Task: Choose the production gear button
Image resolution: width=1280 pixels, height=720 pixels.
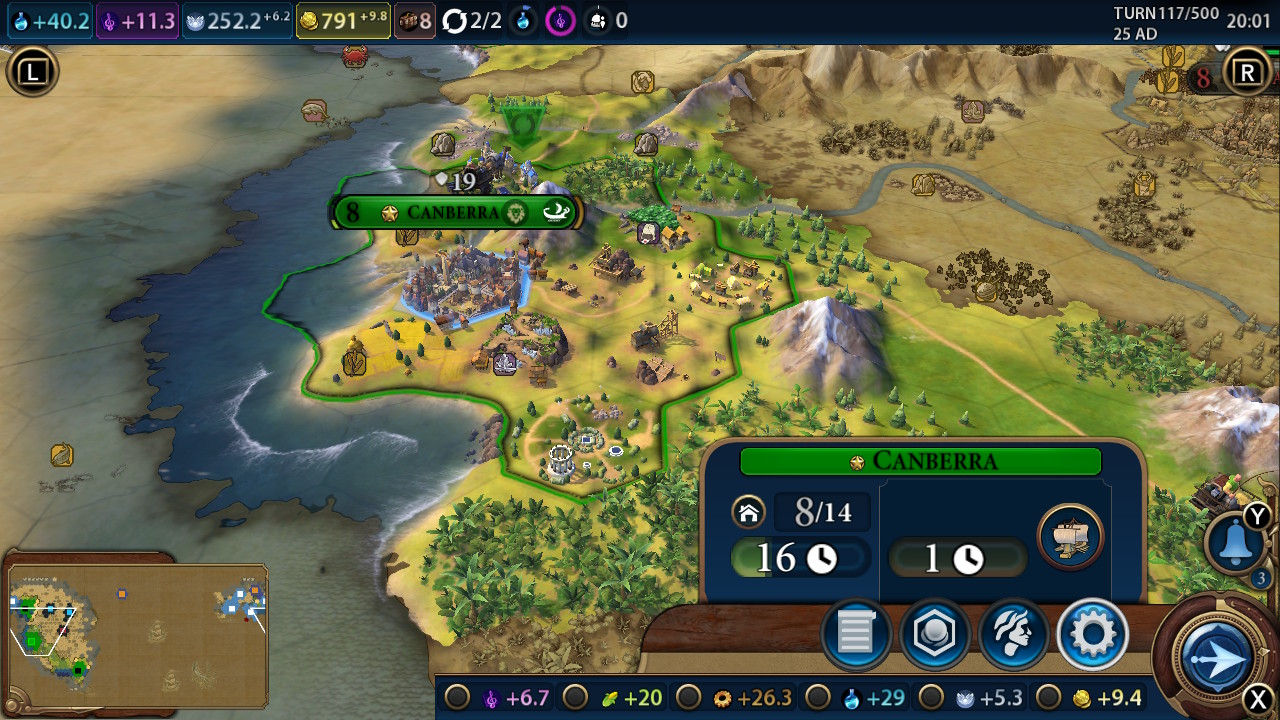Action: point(1092,634)
